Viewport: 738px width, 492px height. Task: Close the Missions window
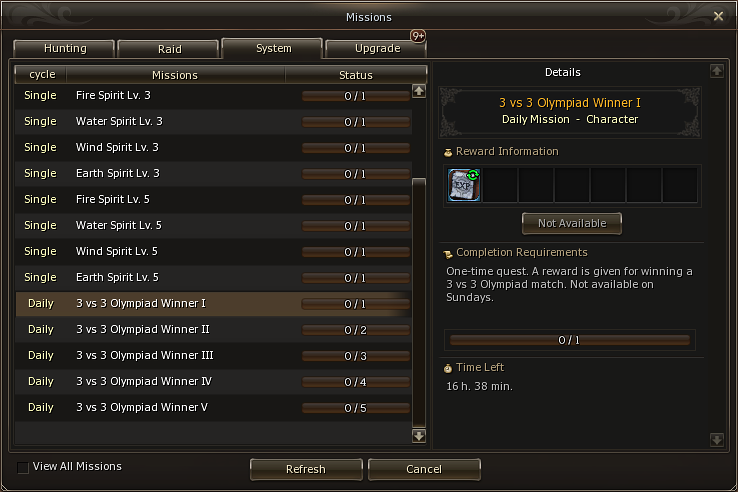[718, 16]
